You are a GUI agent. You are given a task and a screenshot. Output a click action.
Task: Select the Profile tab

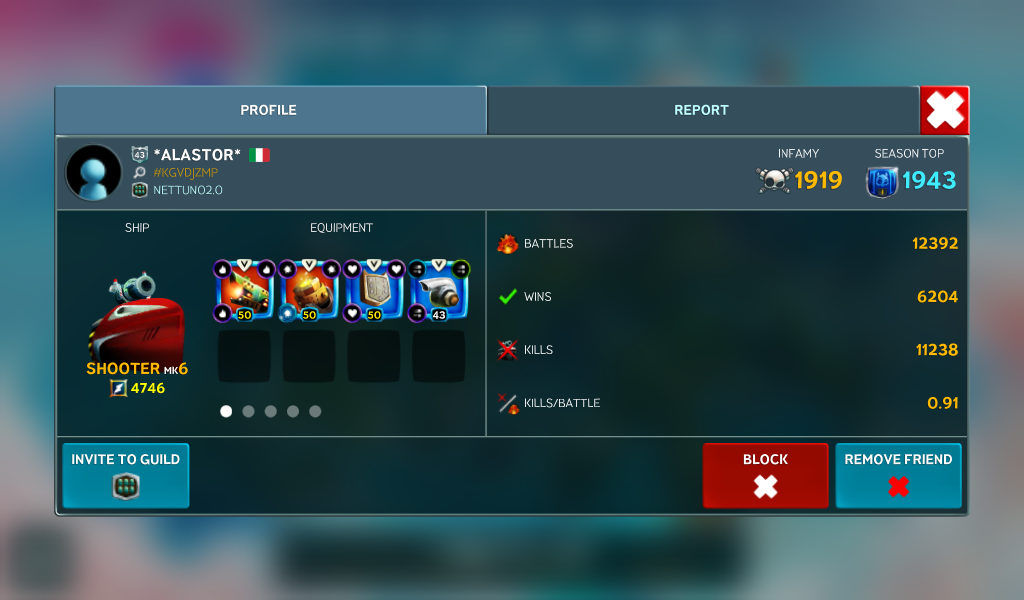click(269, 110)
